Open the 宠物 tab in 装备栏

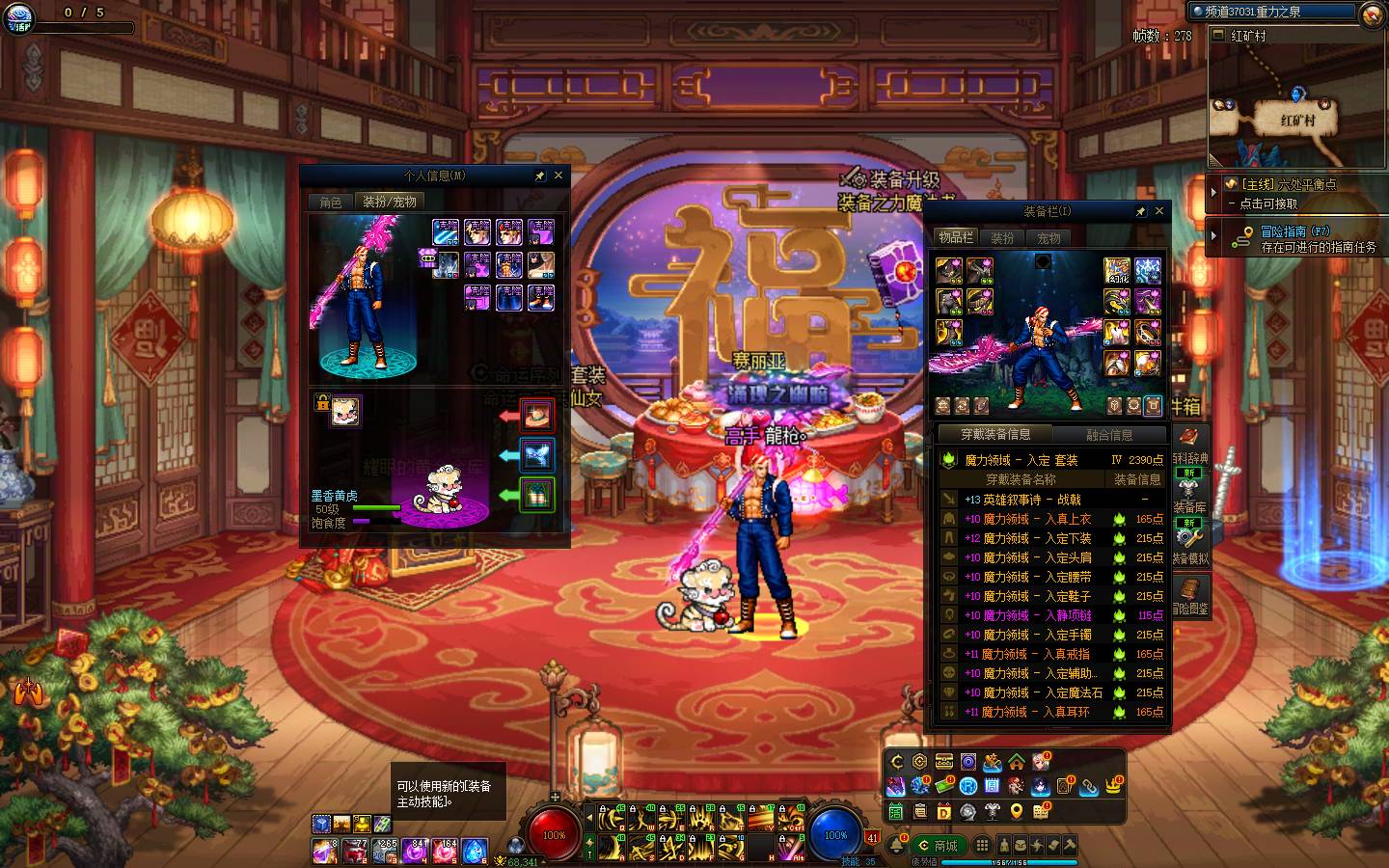click(x=1049, y=237)
